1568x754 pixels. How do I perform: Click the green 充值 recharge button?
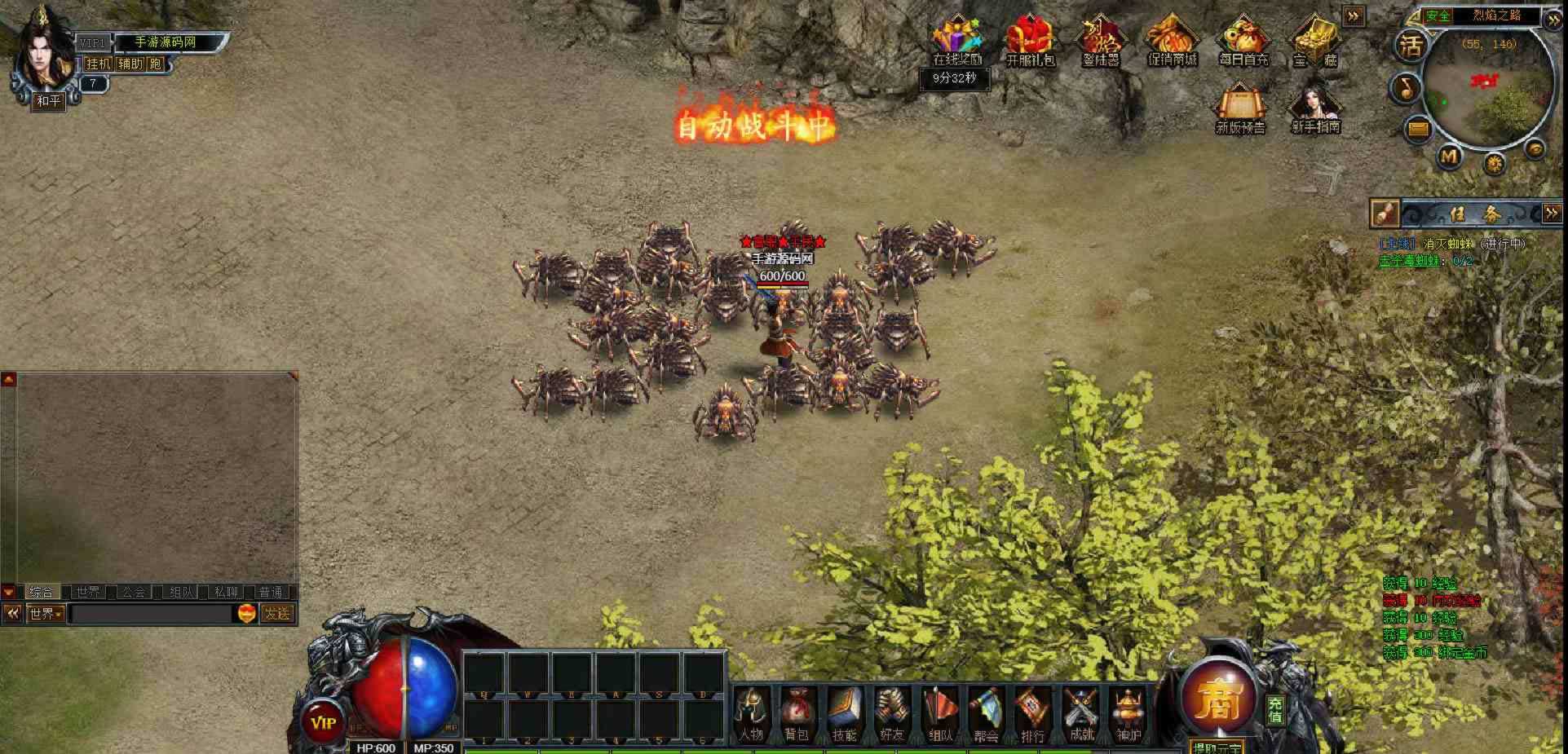click(1275, 710)
